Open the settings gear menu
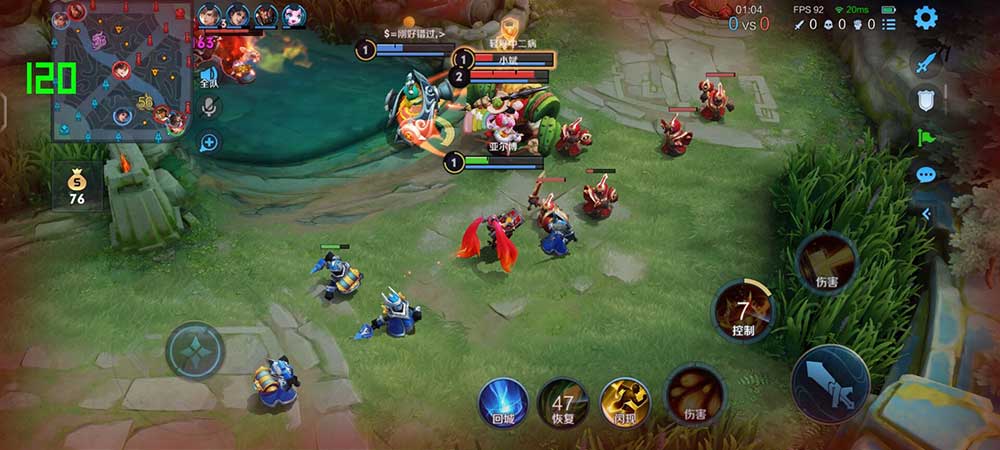Viewport: 1000px width, 450px height. [926, 18]
